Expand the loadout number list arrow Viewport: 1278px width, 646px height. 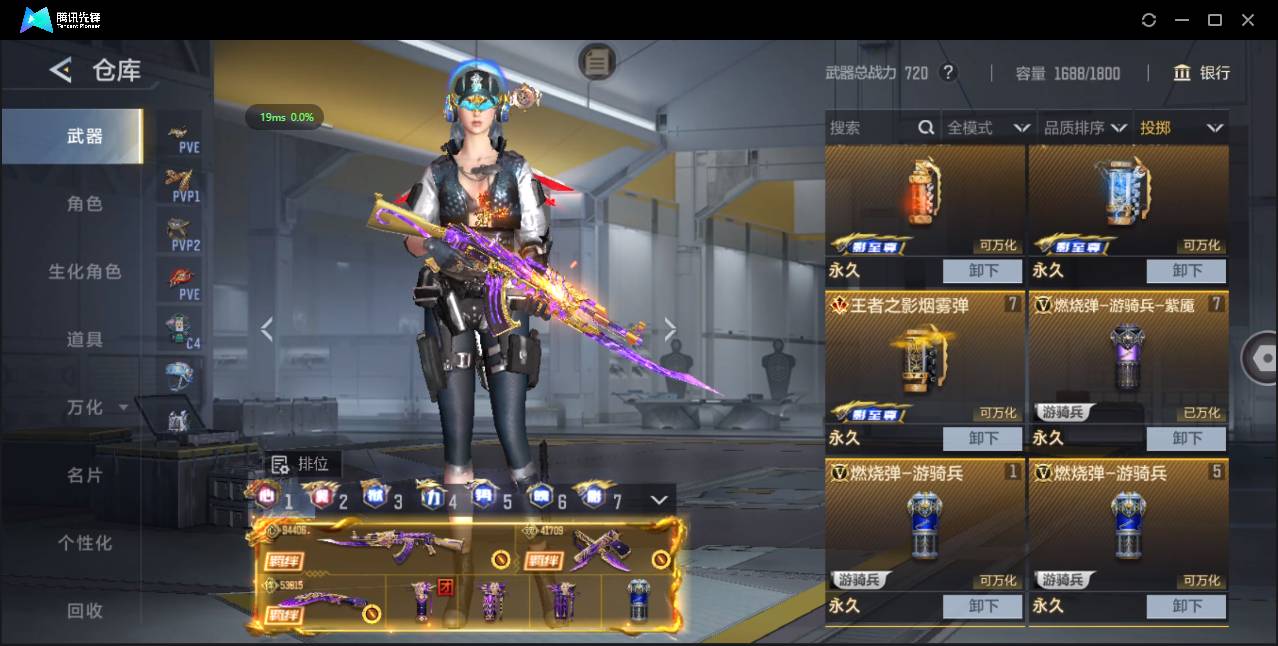[x=659, y=499]
